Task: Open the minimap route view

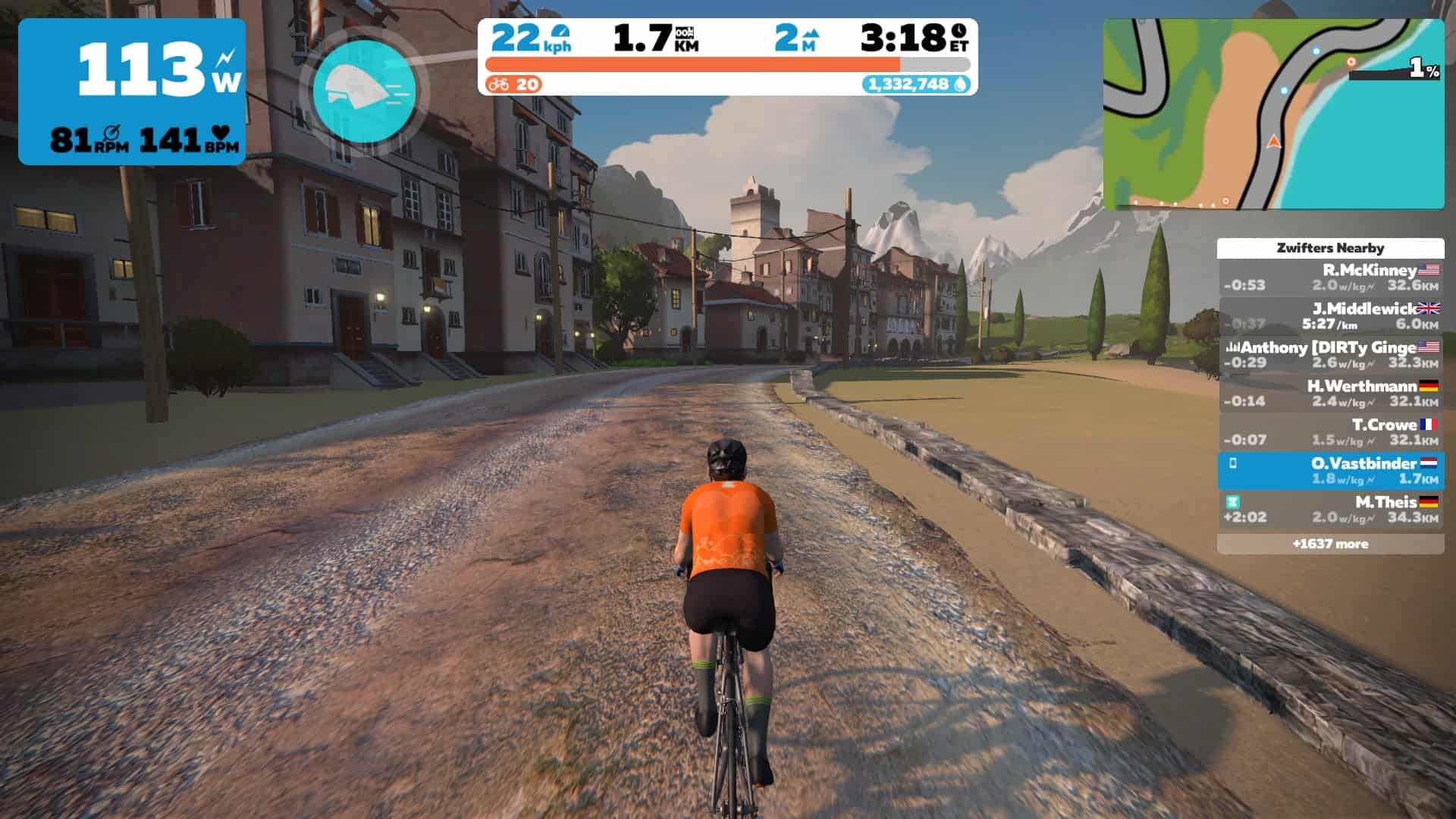Action: pos(1272,114)
